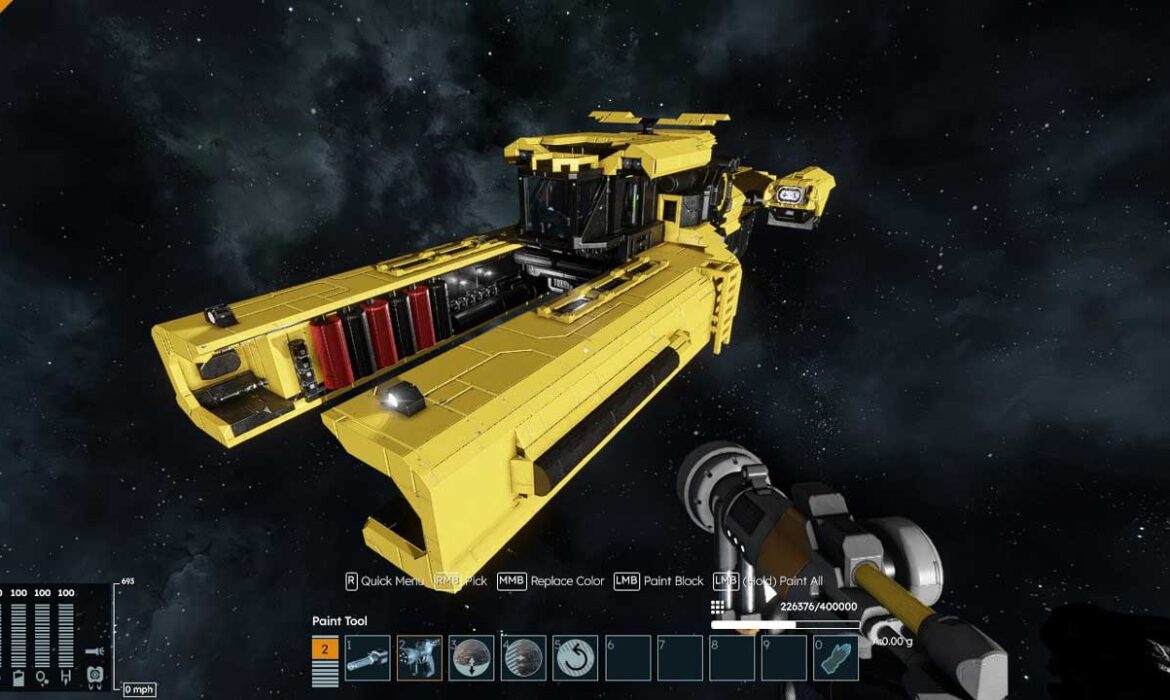Toggle the jetpack icon in the HUD
1170x700 pixels.
click(x=94, y=675)
